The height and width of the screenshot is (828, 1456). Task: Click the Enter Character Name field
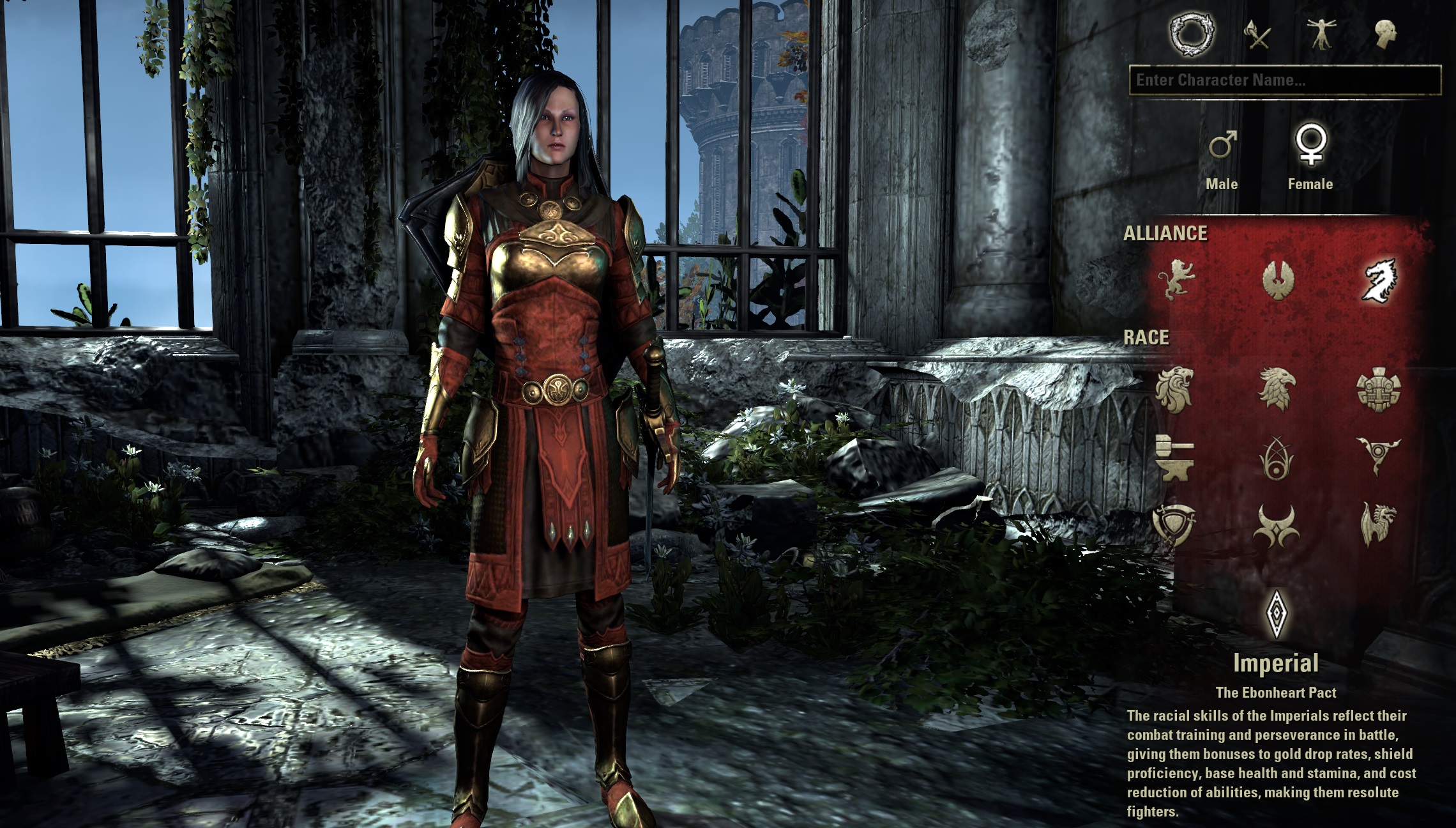point(1284,80)
